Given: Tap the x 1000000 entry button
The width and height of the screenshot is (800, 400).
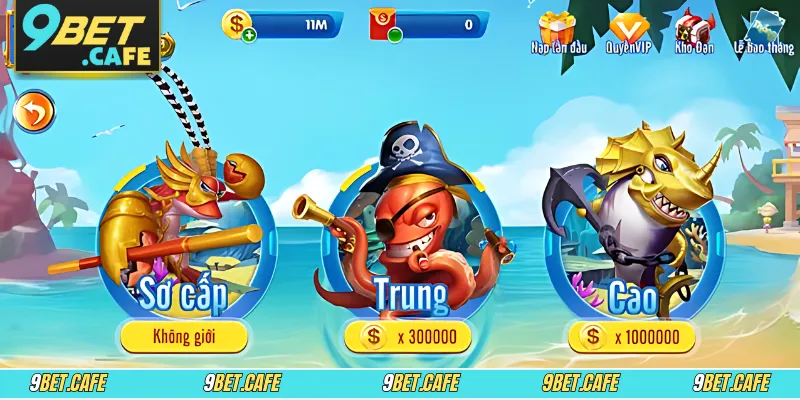Looking at the screenshot, I should [x=632, y=337].
